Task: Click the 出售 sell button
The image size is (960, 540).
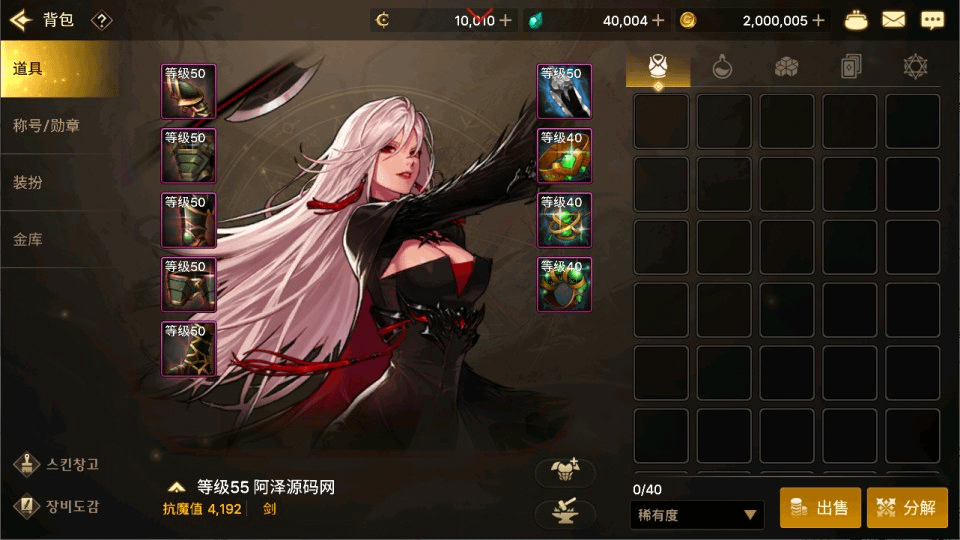Action: click(820, 508)
